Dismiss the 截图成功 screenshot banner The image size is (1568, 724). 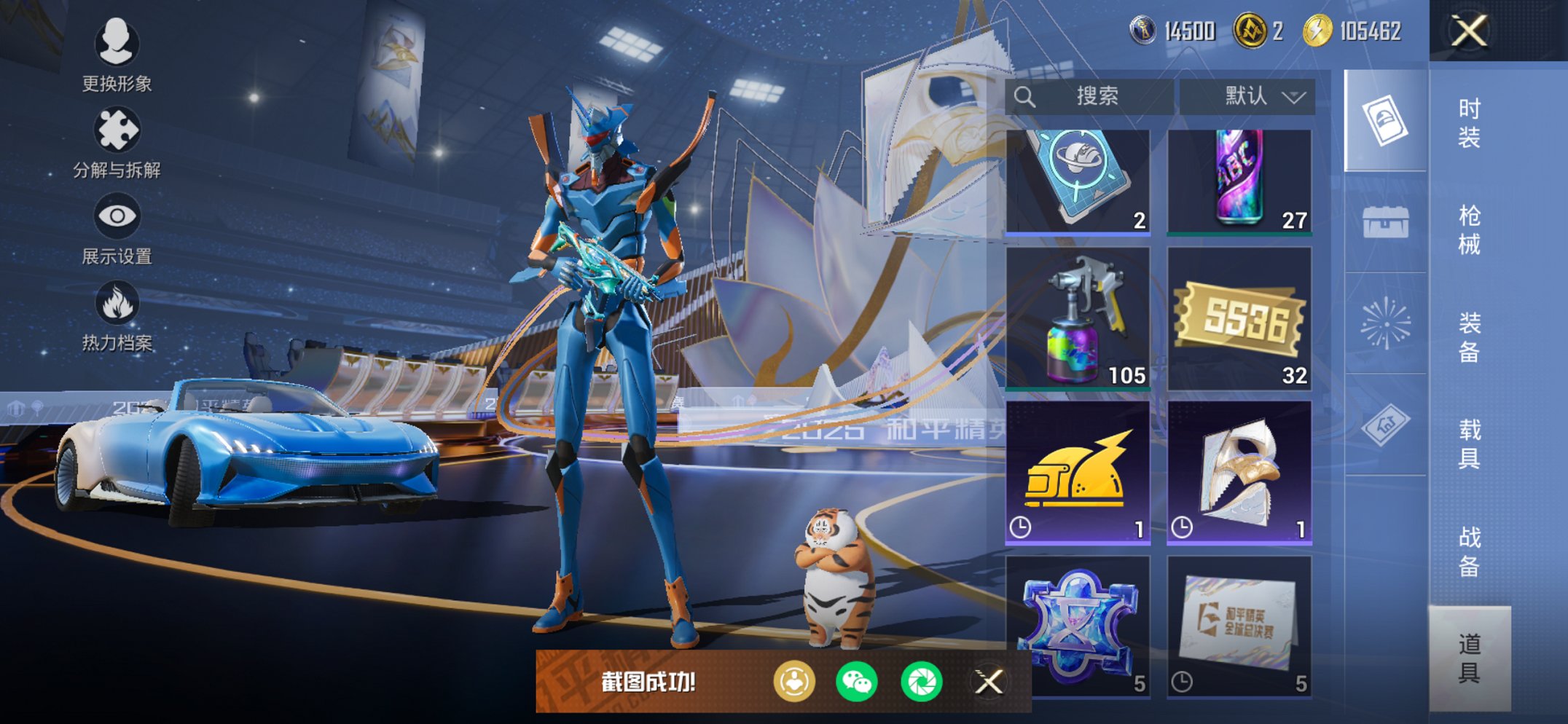(989, 682)
